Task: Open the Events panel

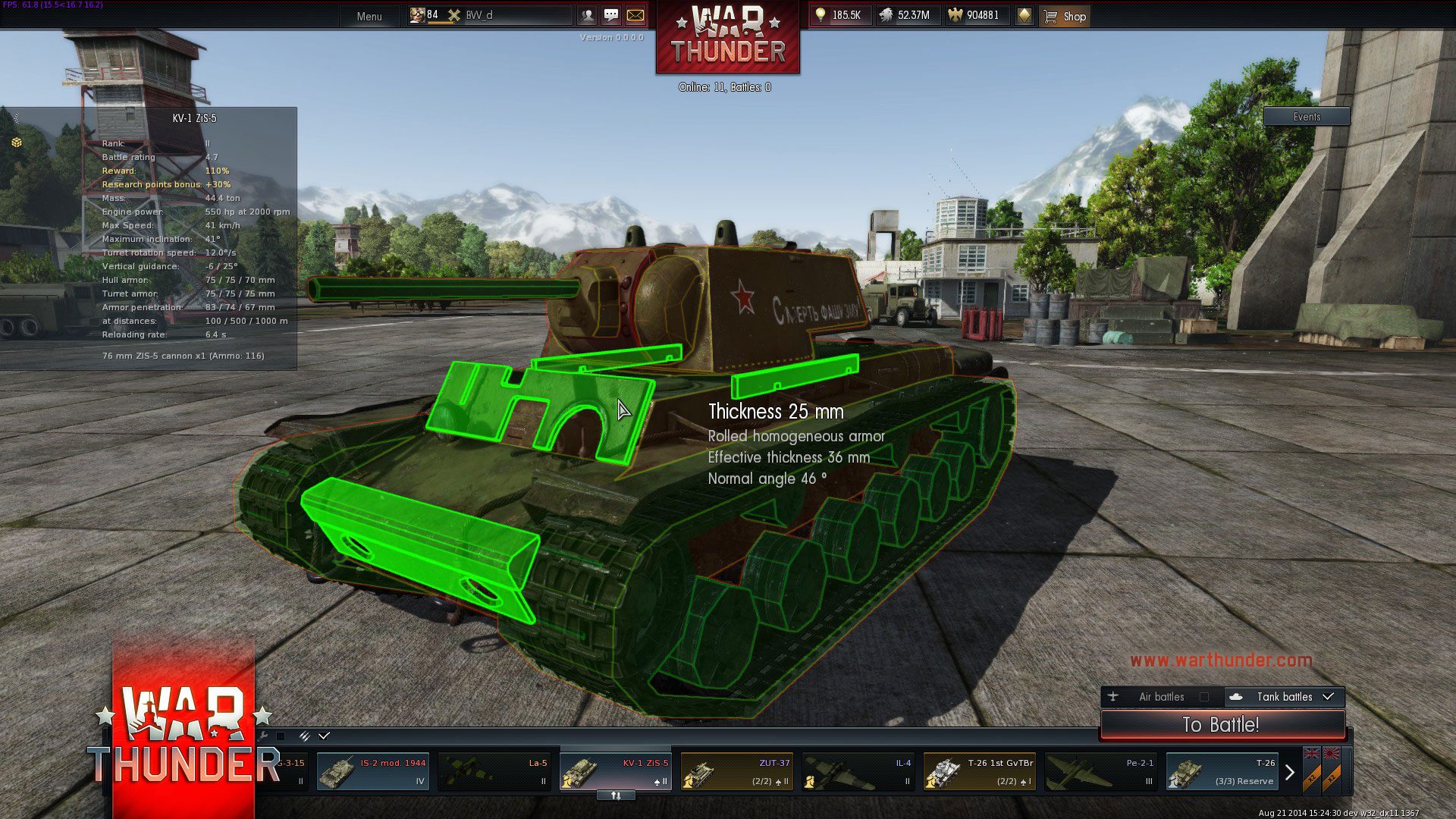Action: coord(1307,117)
